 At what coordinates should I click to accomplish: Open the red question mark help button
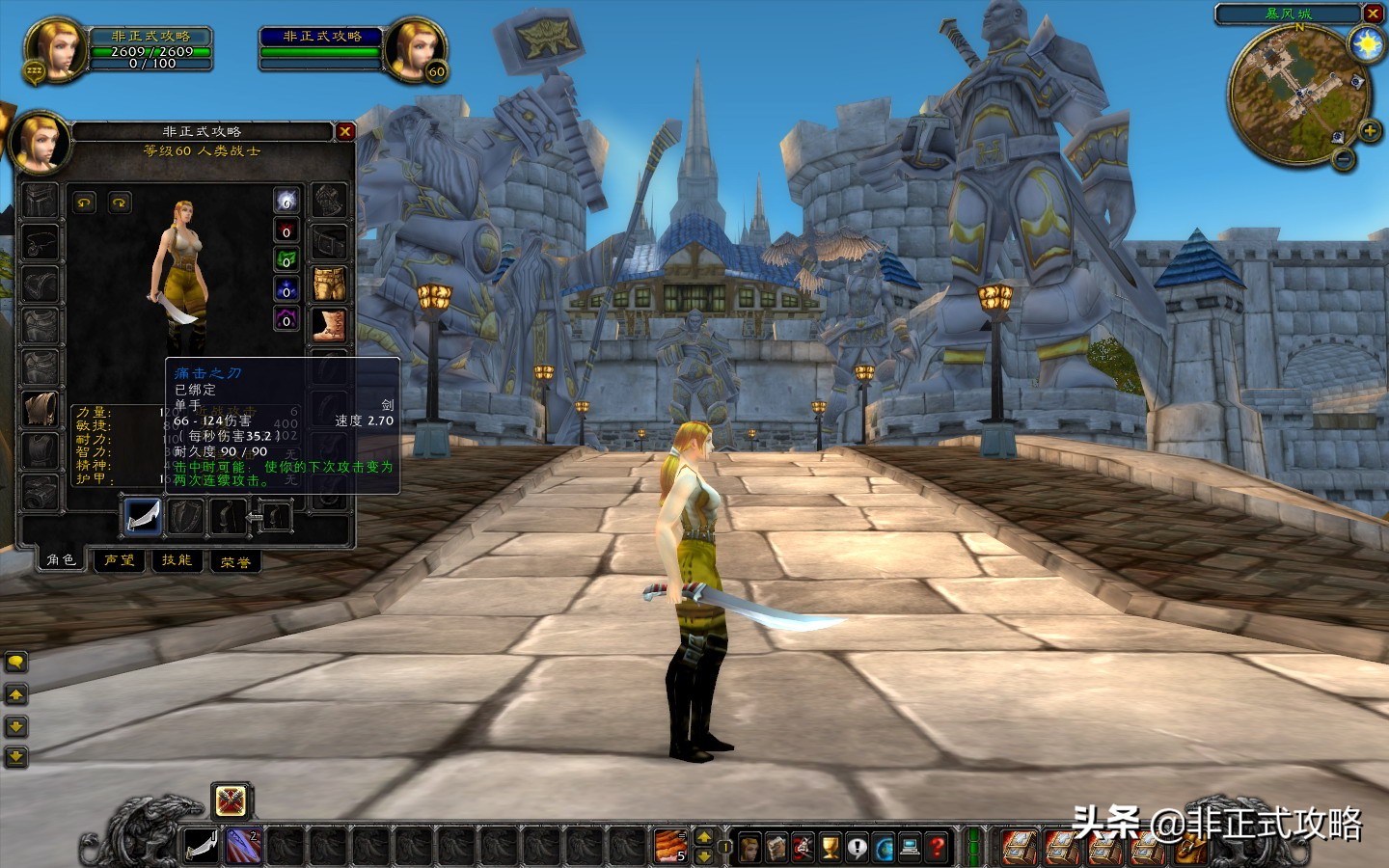(937, 847)
